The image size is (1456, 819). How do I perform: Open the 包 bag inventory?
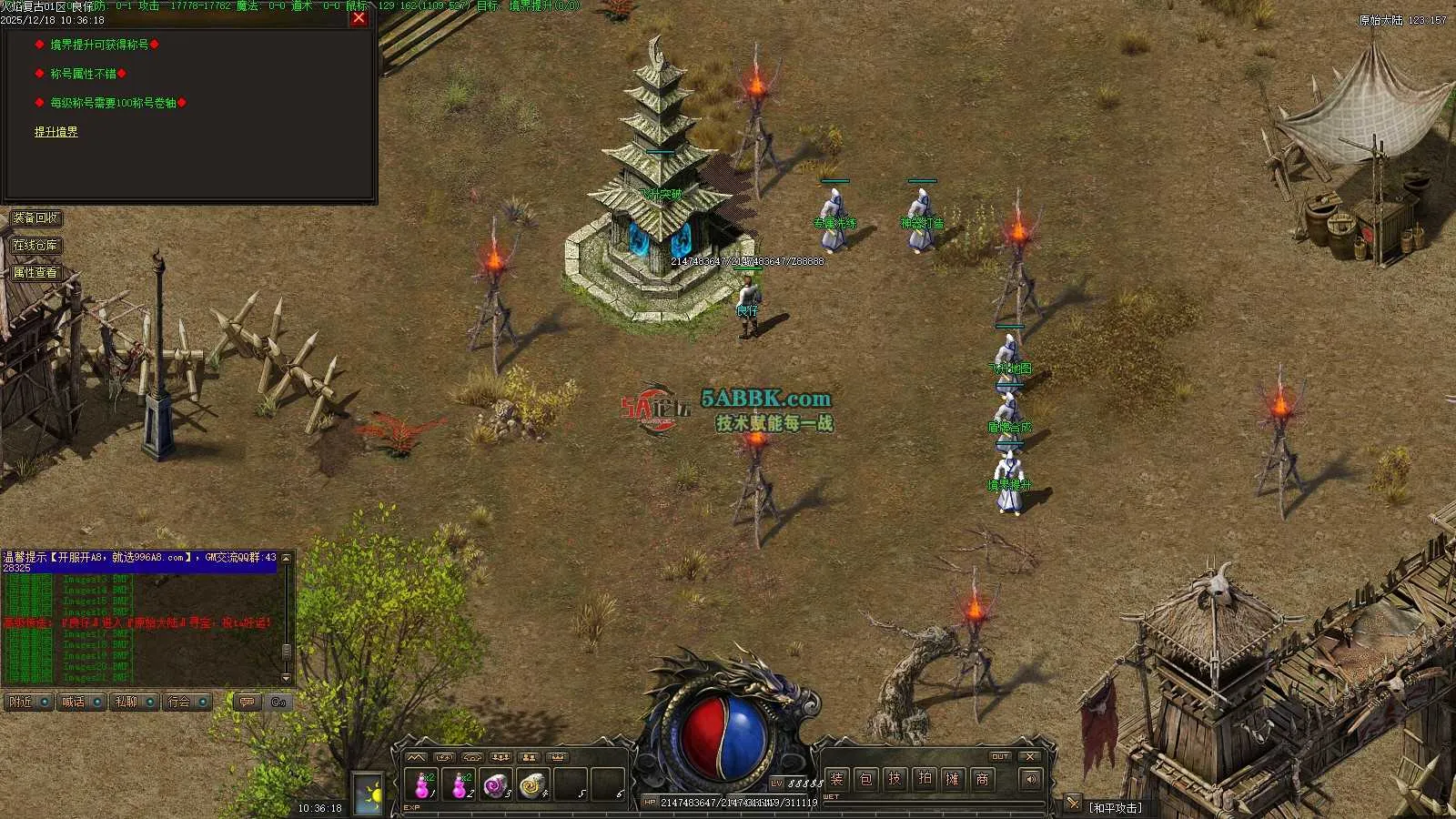pos(866,779)
